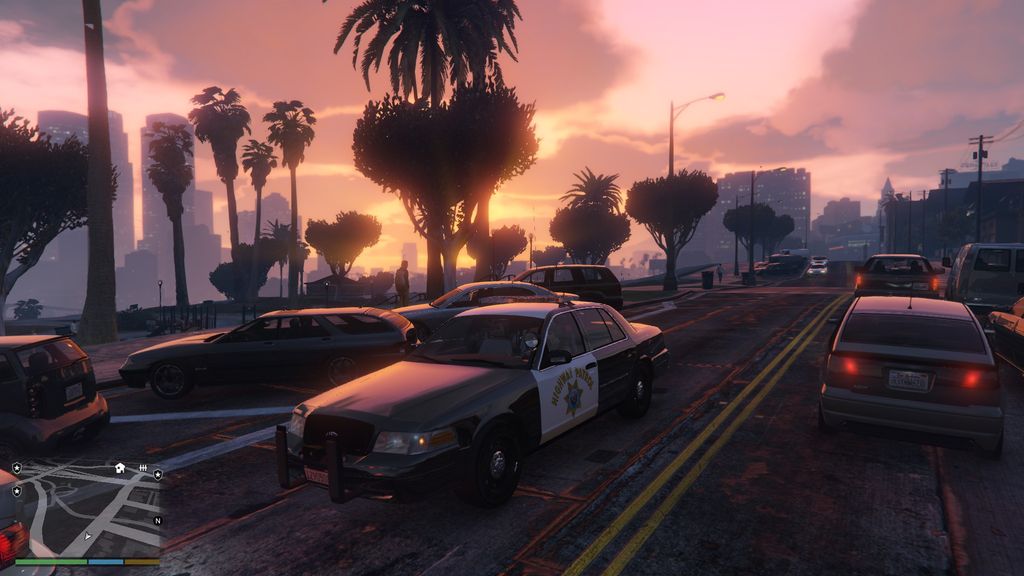Click the three-bar blip beside the house marker
Screen dimensions: 1024x576
[x=143, y=468]
